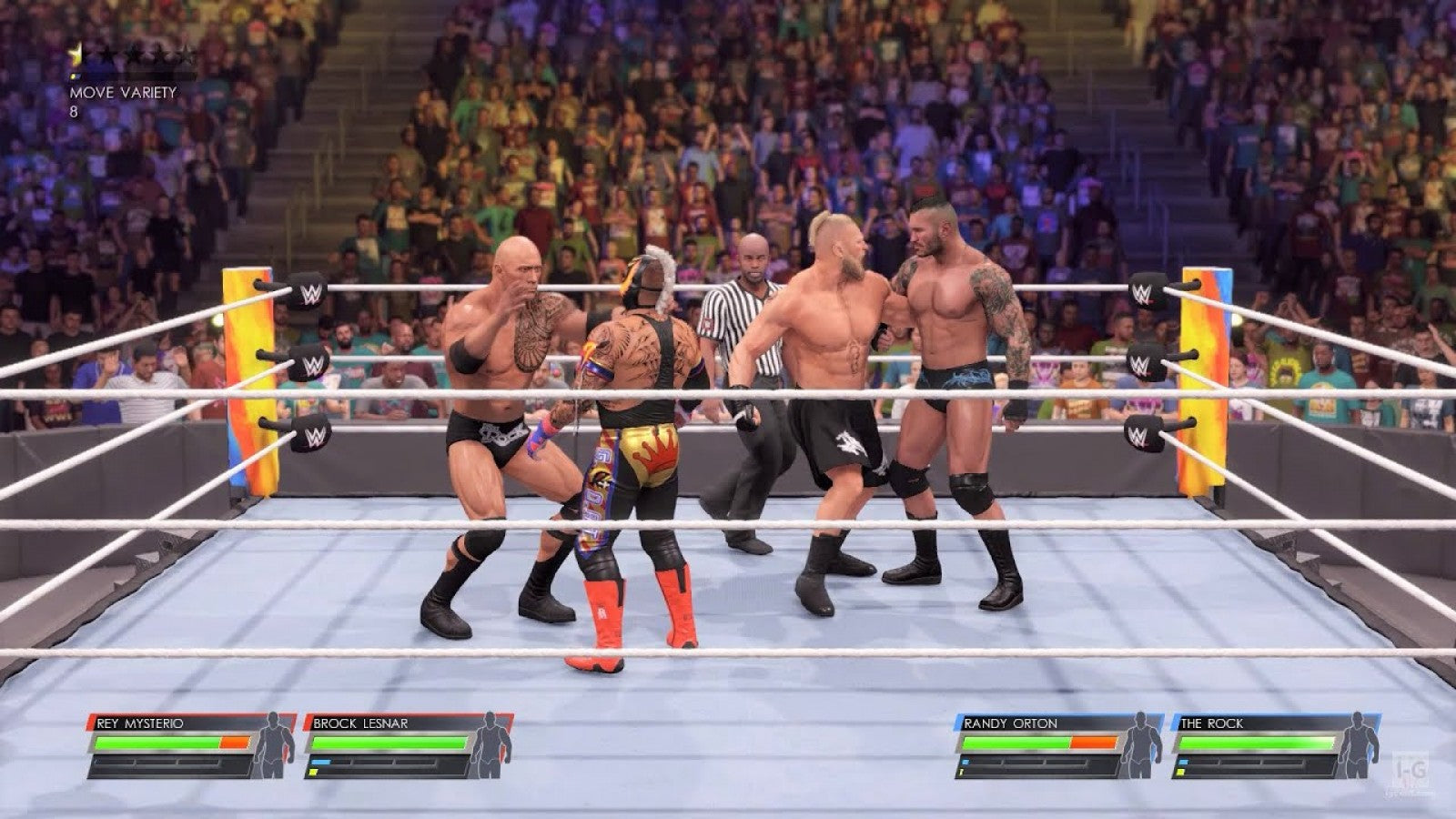Click the blue signature meter segment under Brock Lesnar
1456x819 pixels.
[x=321, y=762]
